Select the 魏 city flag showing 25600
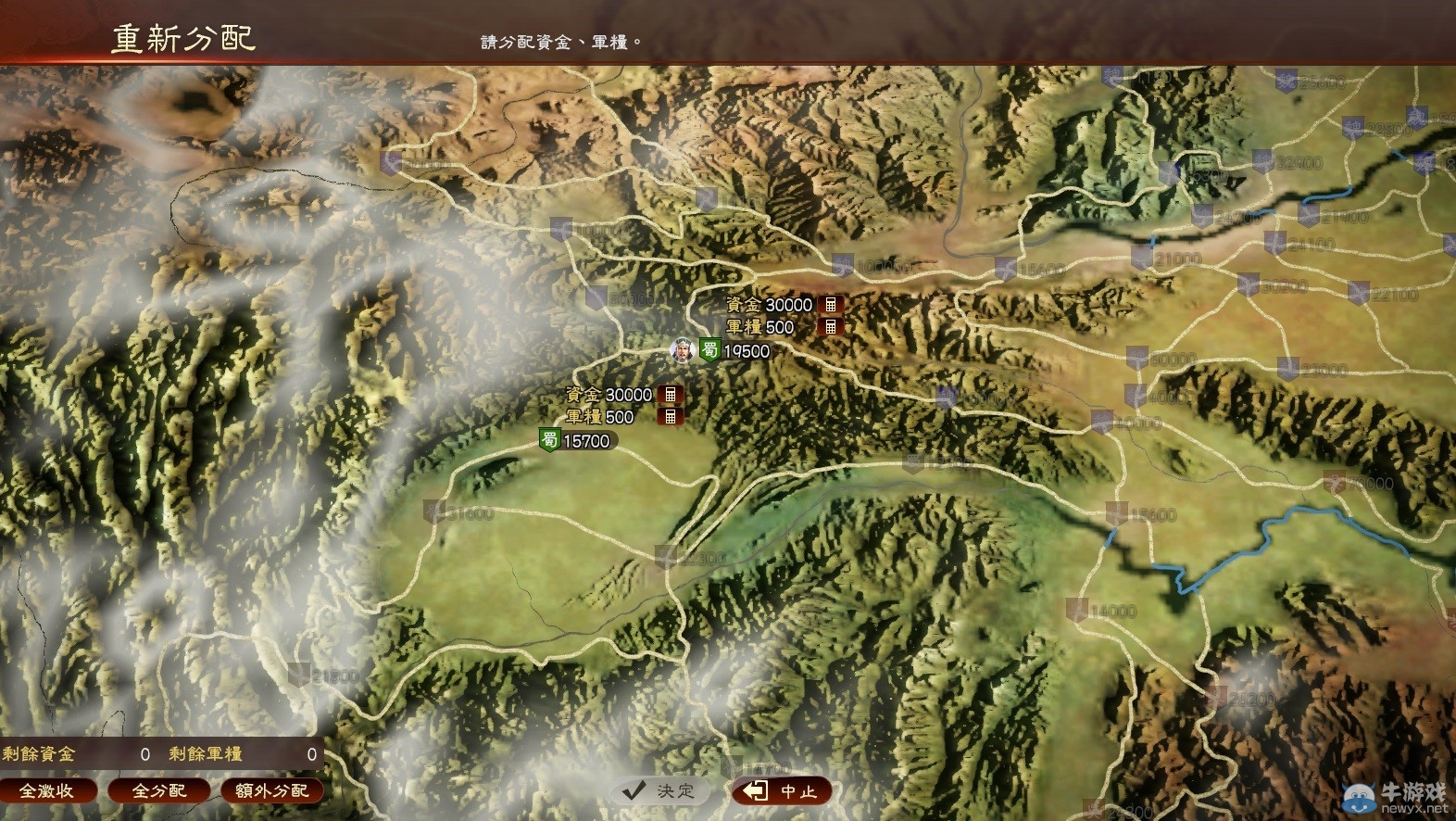Viewport: 1456px width, 821px height. coord(1286,82)
